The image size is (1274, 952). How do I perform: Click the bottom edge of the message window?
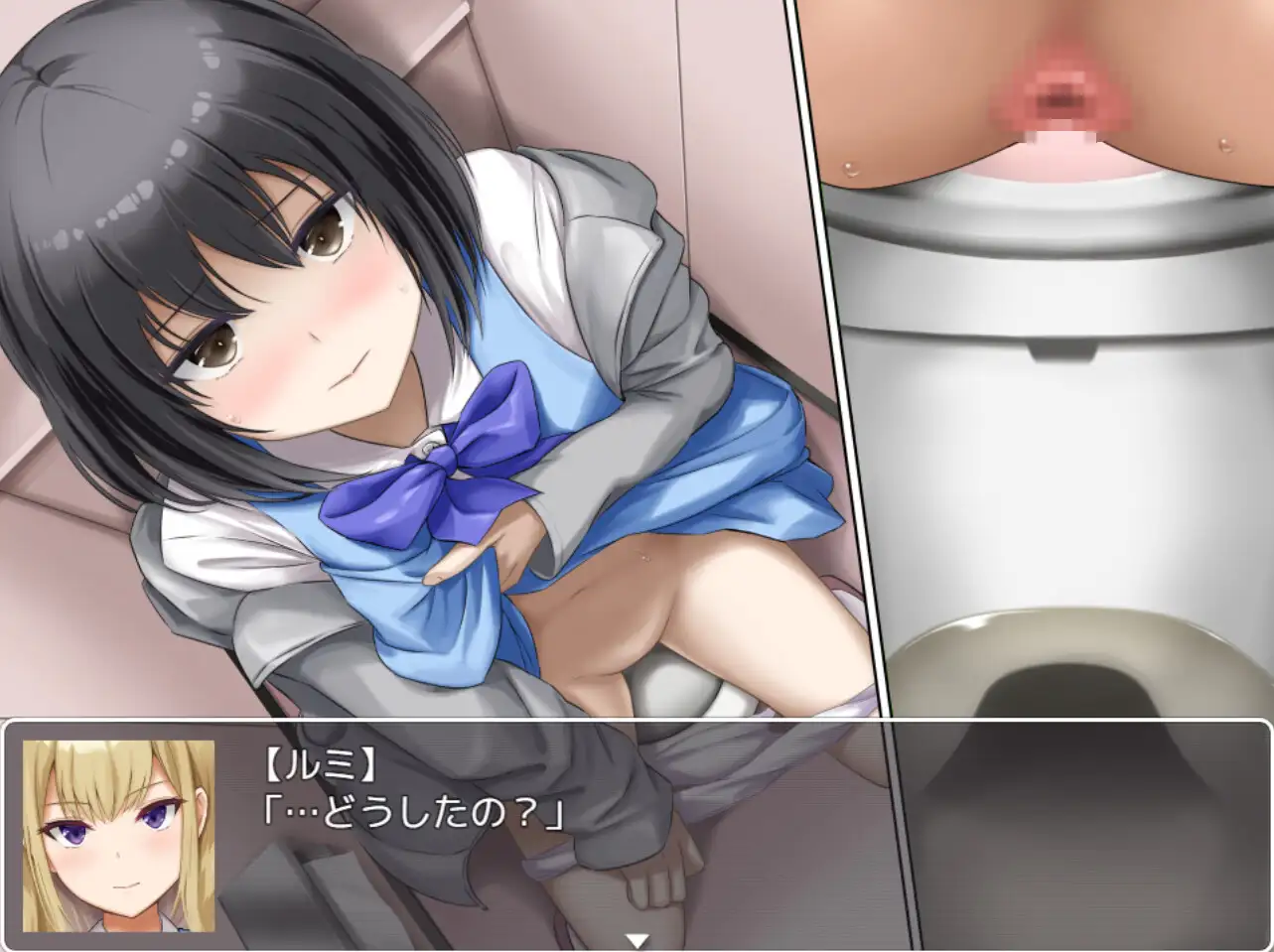636,946
